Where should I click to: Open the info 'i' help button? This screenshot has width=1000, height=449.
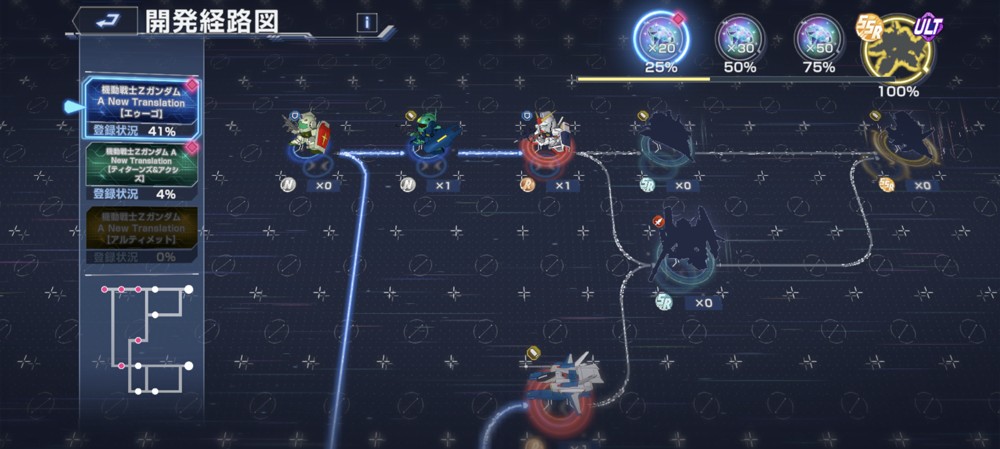tap(366, 22)
